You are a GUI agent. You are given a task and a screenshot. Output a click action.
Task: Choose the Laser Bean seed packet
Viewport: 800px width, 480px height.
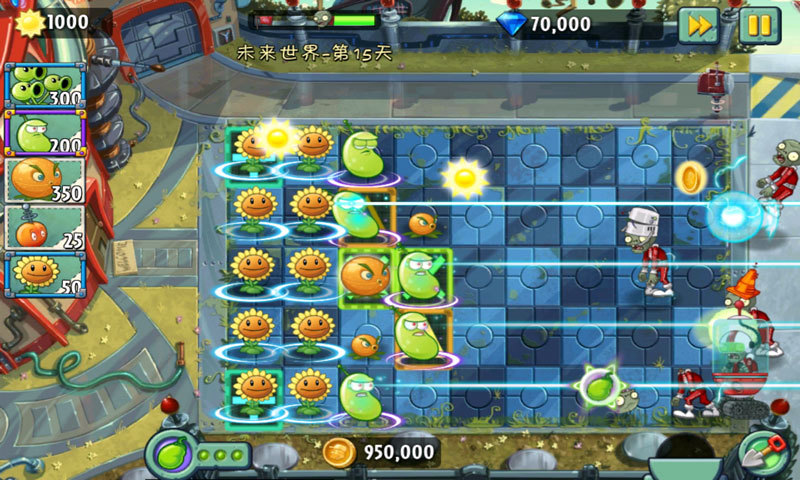44,131
